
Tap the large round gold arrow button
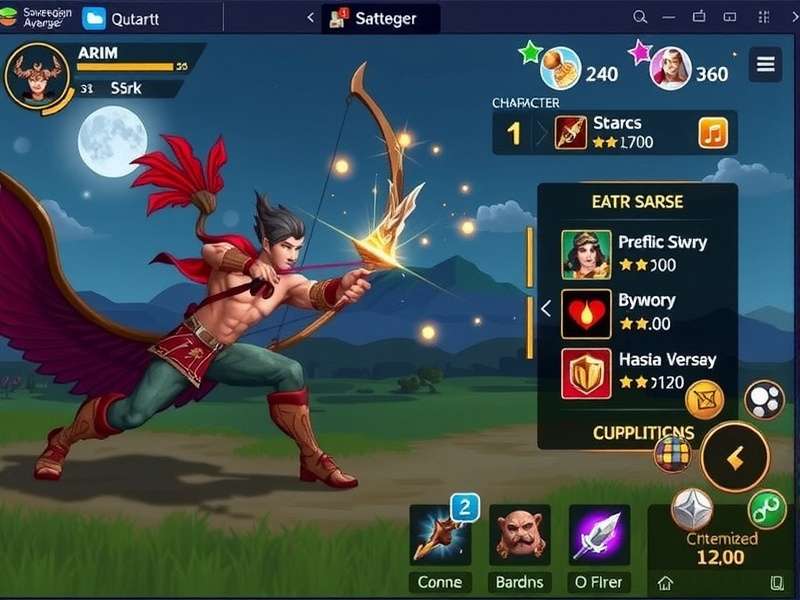[735, 458]
